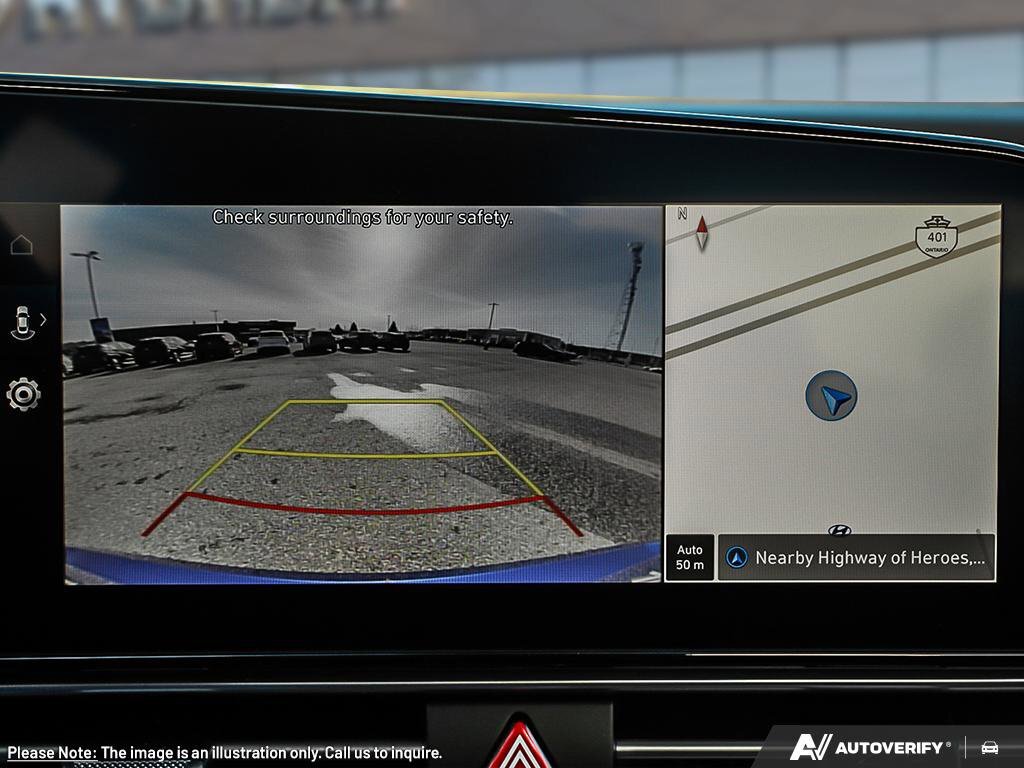Tap the blue current position arrow
Screen dimensions: 1024x768
pyautogui.click(x=831, y=396)
